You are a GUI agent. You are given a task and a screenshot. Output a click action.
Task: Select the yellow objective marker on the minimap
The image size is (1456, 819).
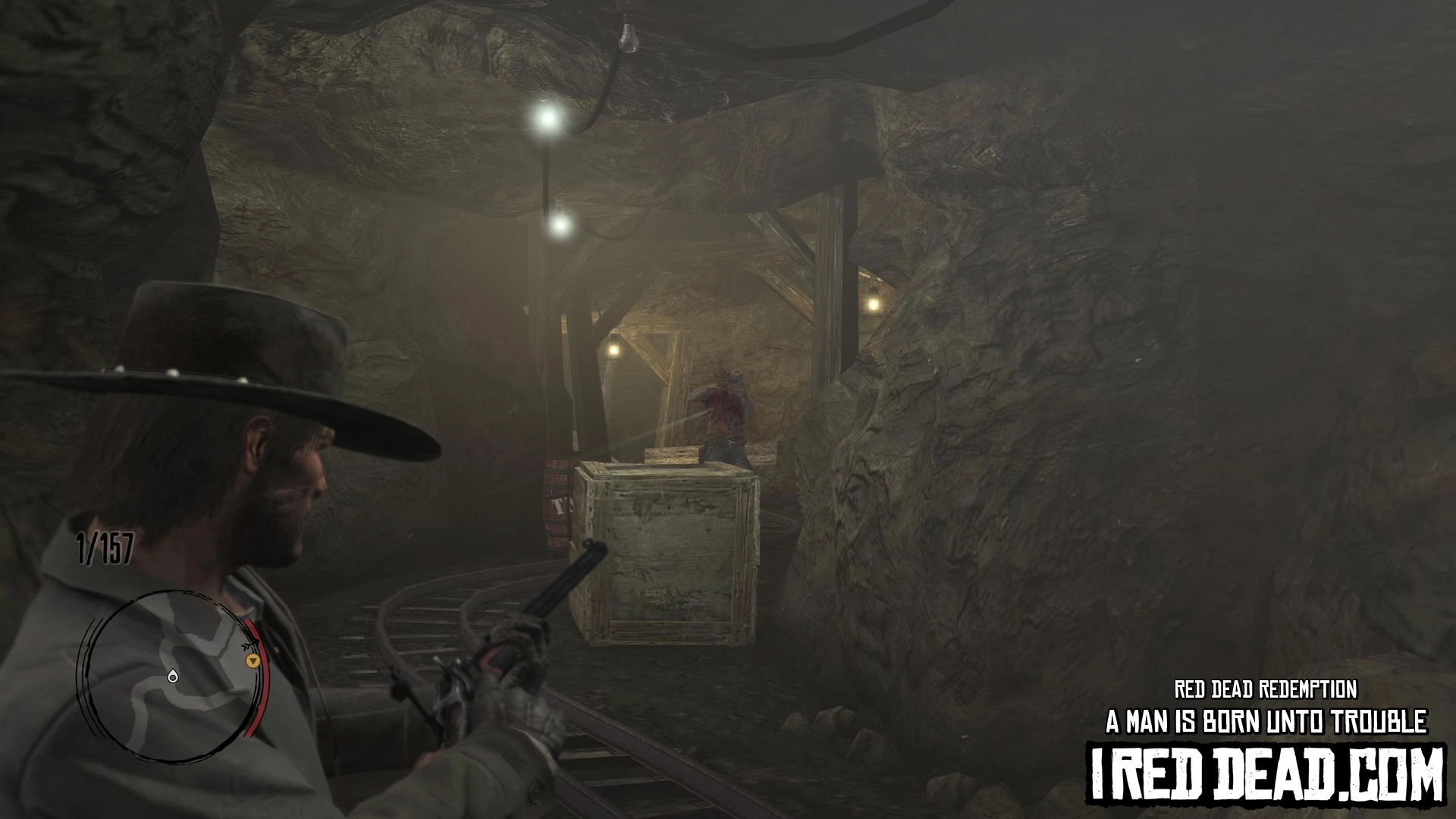coord(253,661)
